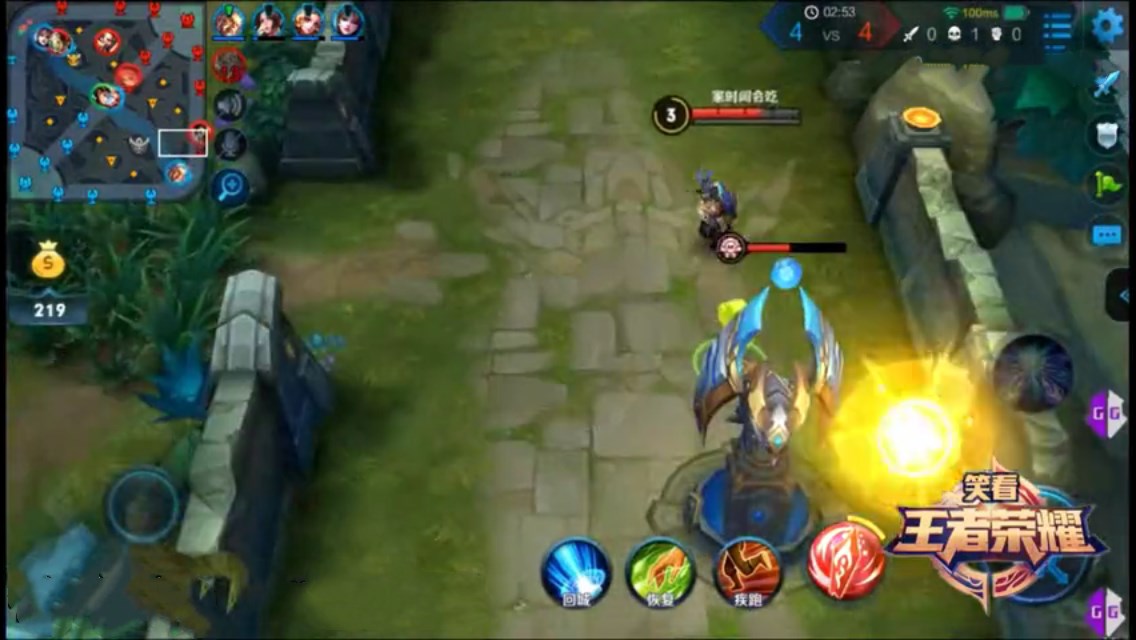Activate the dark starburst skill button

pyautogui.click(x=1033, y=373)
